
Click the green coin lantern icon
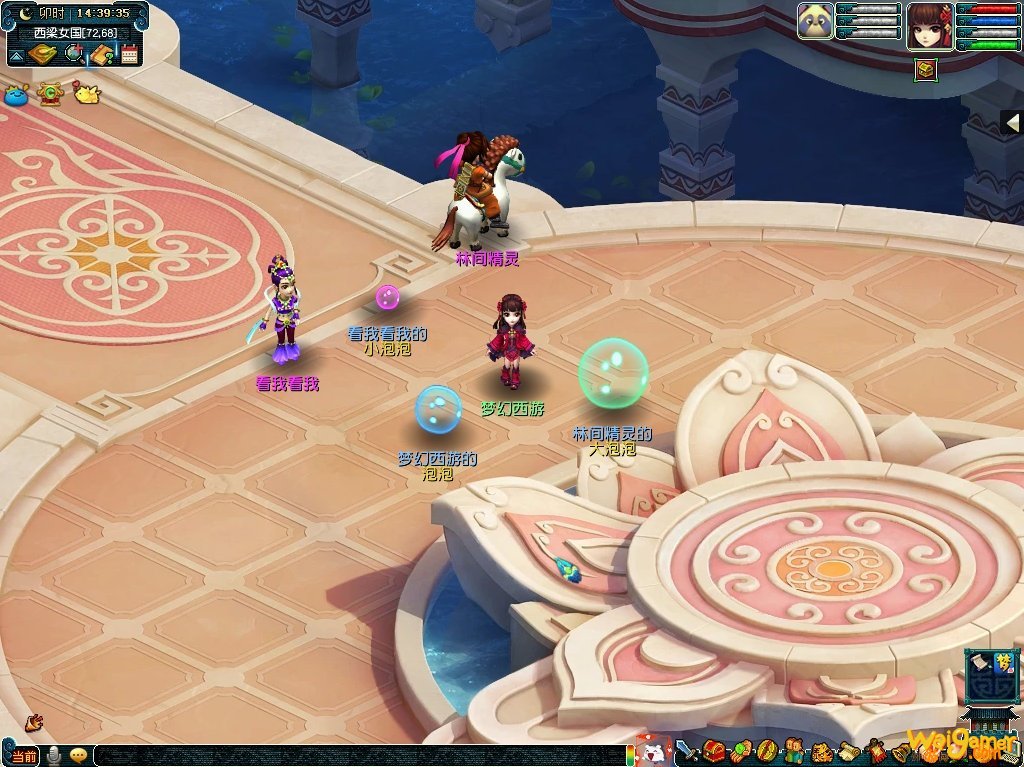pyautogui.click(x=49, y=94)
